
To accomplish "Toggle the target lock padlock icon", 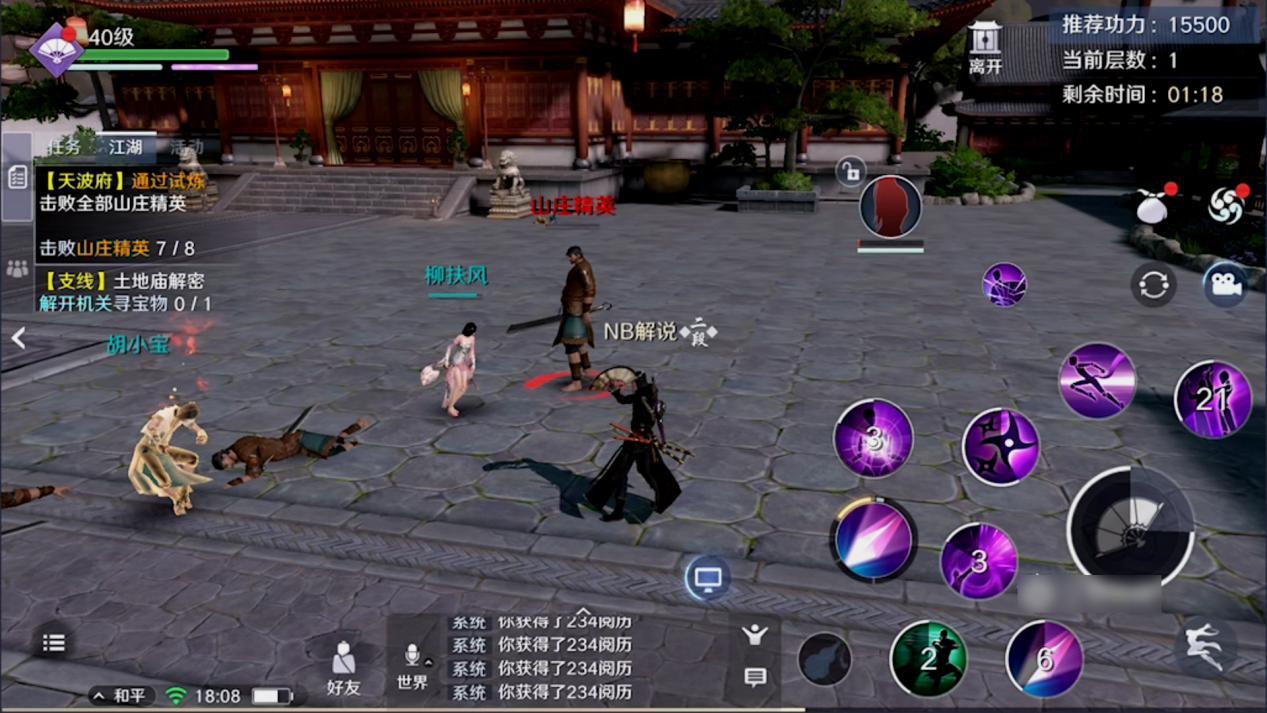I will pyautogui.click(x=849, y=172).
